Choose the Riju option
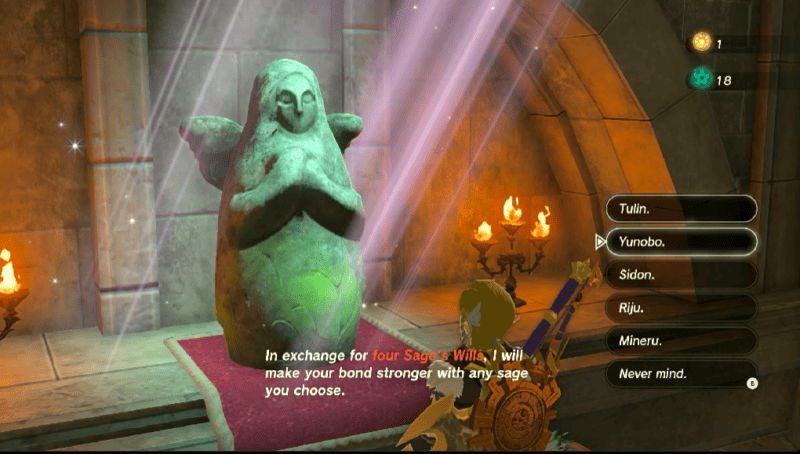This screenshot has height=454, width=800. click(x=680, y=308)
